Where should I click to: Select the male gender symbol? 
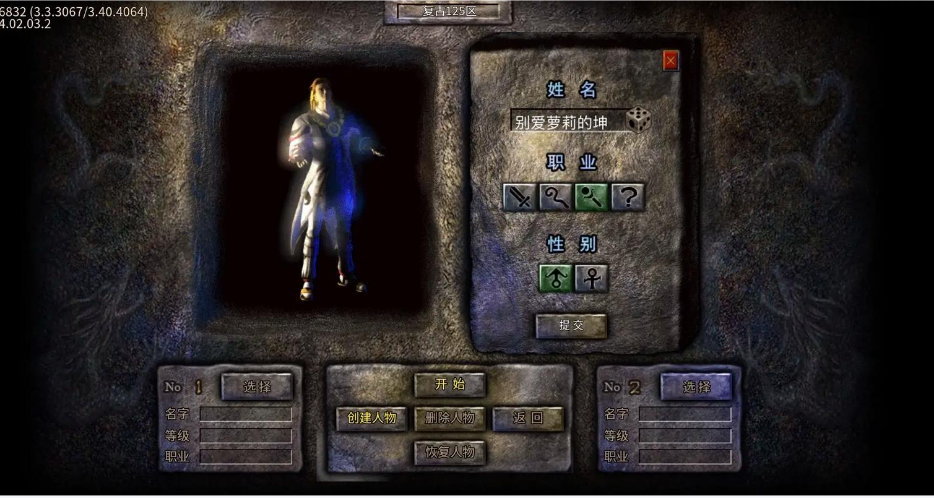point(556,278)
